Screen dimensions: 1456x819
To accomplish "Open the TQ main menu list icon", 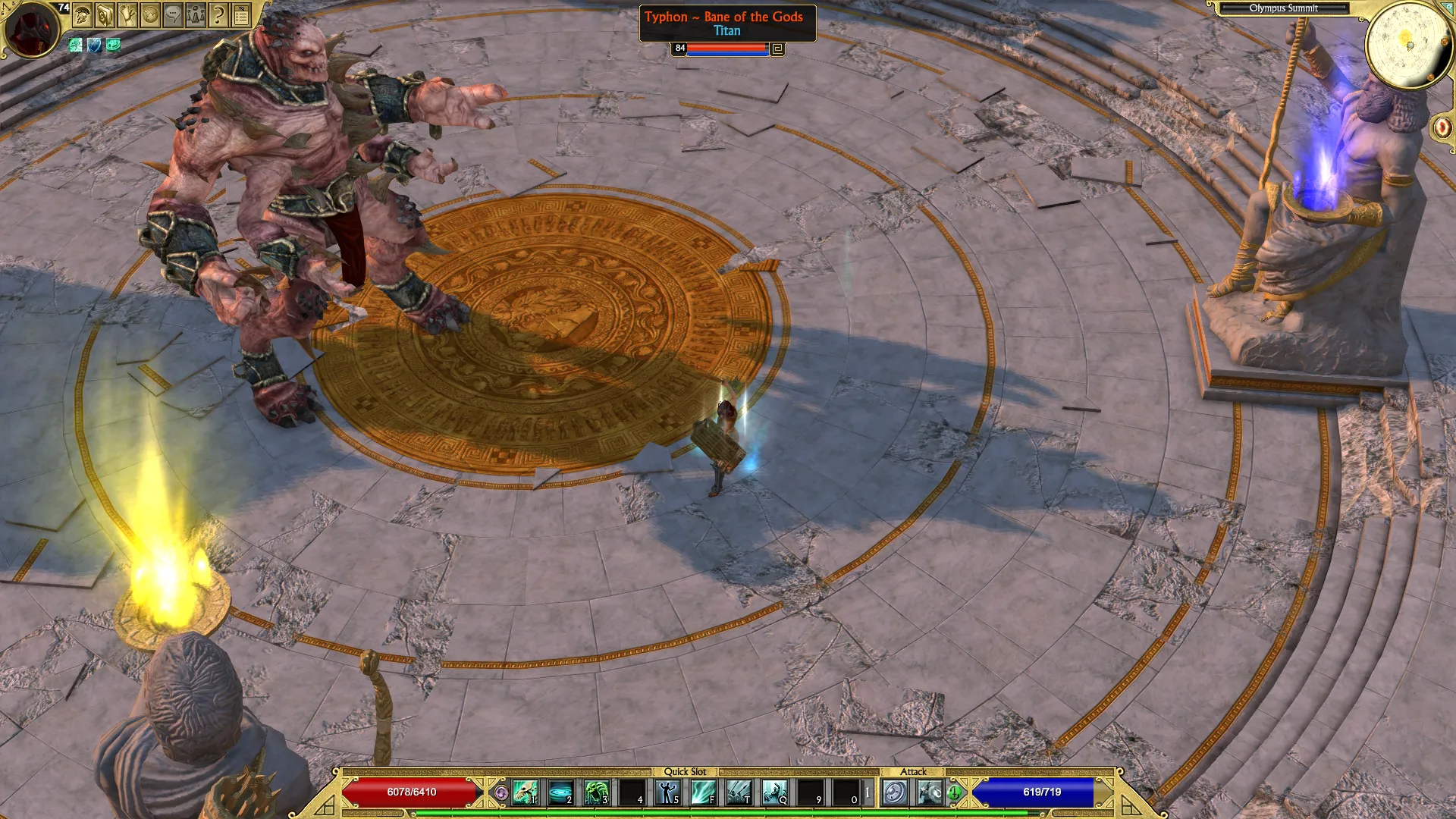I will click(x=241, y=14).
